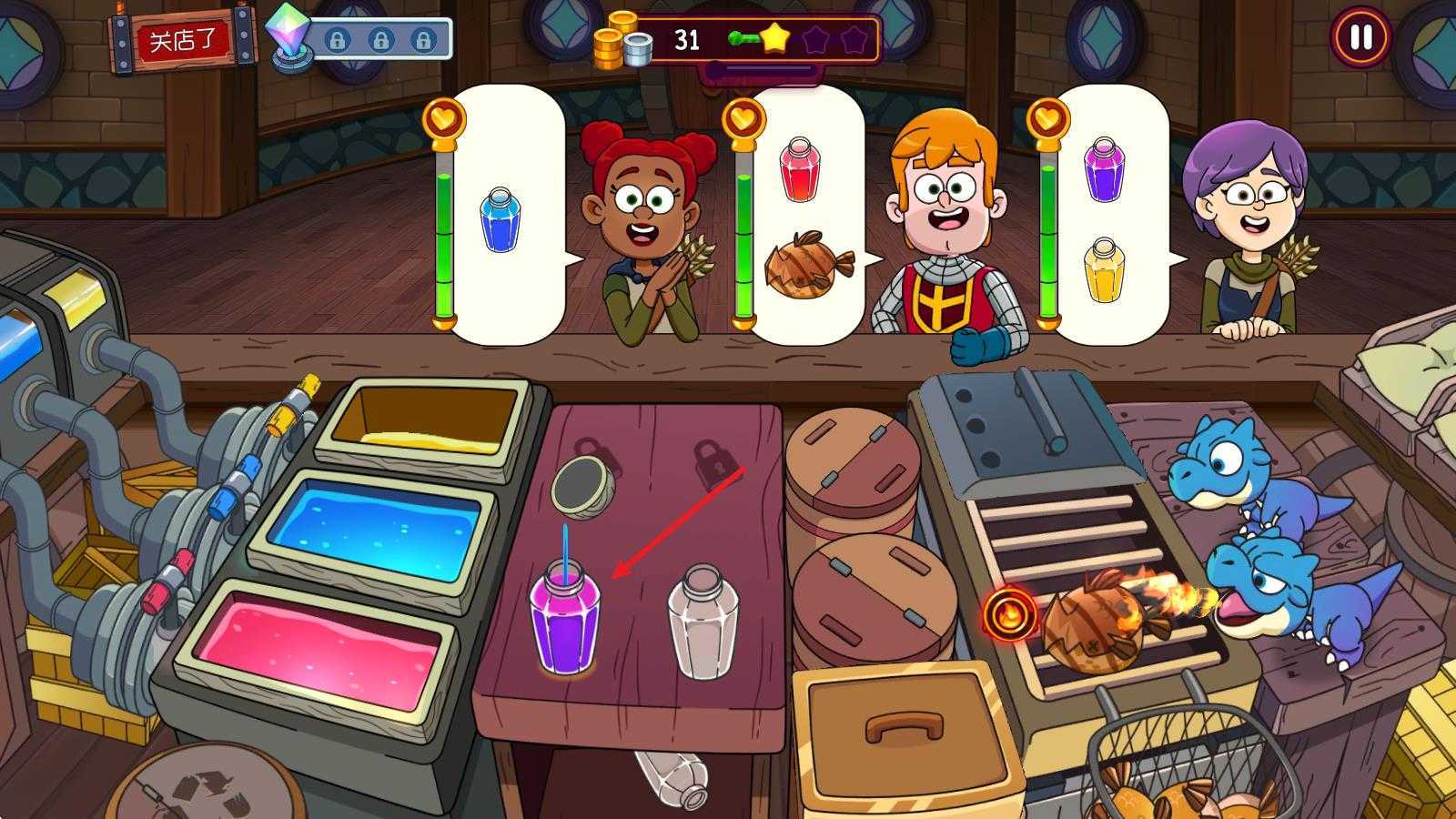1456x819 pixels.
Task: Activate the fire icon beside the grill
Action: point(1009,614)
